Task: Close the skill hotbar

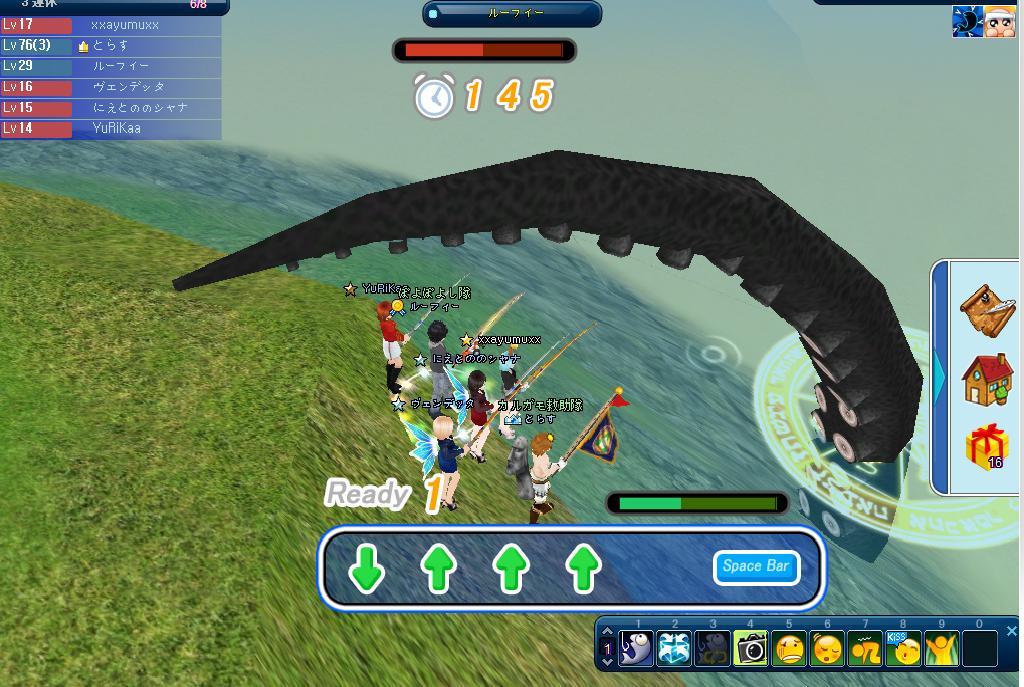Action: (x=1011, y=631)
